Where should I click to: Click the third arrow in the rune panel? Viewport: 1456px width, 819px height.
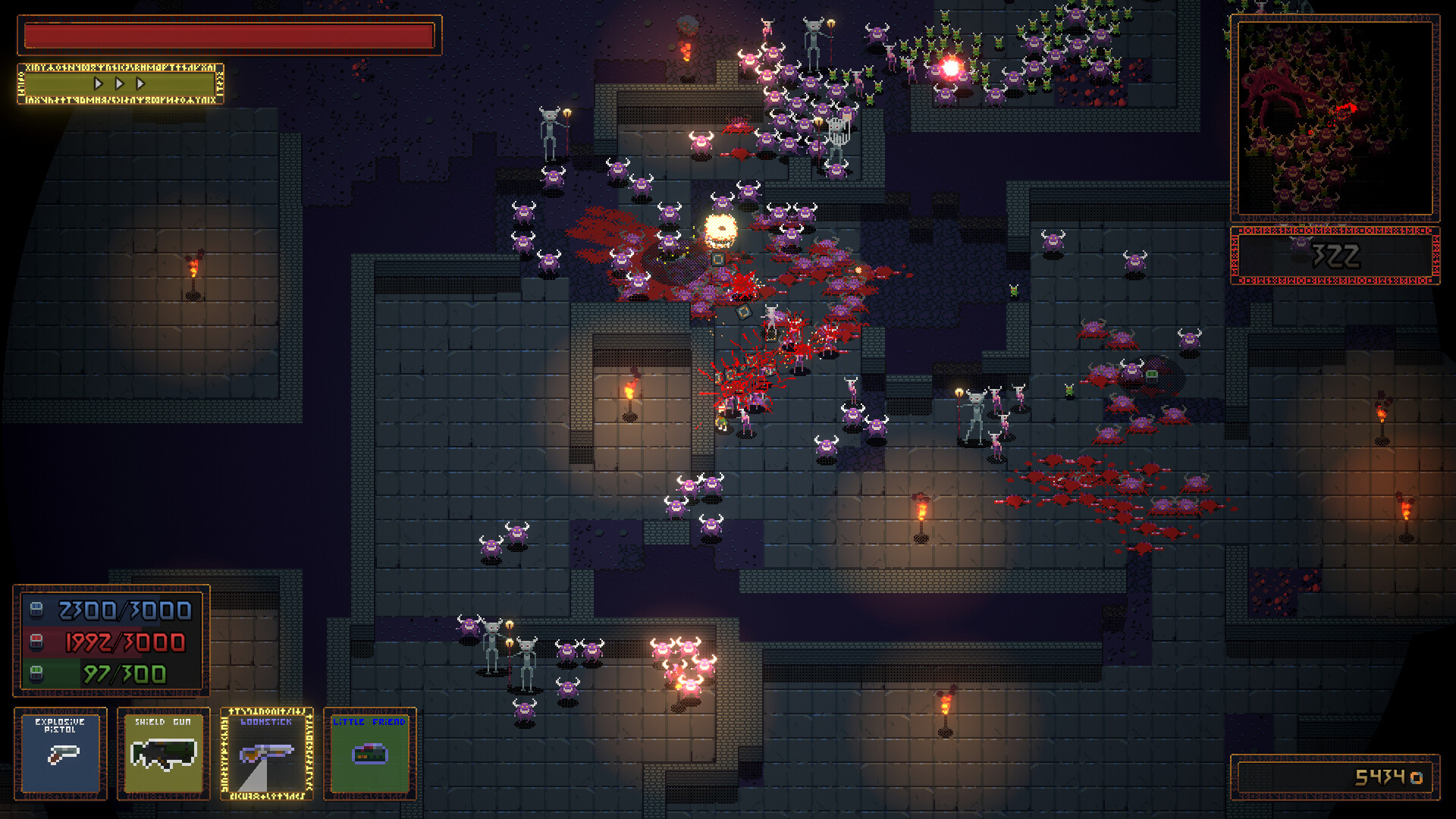click(140, 85)
